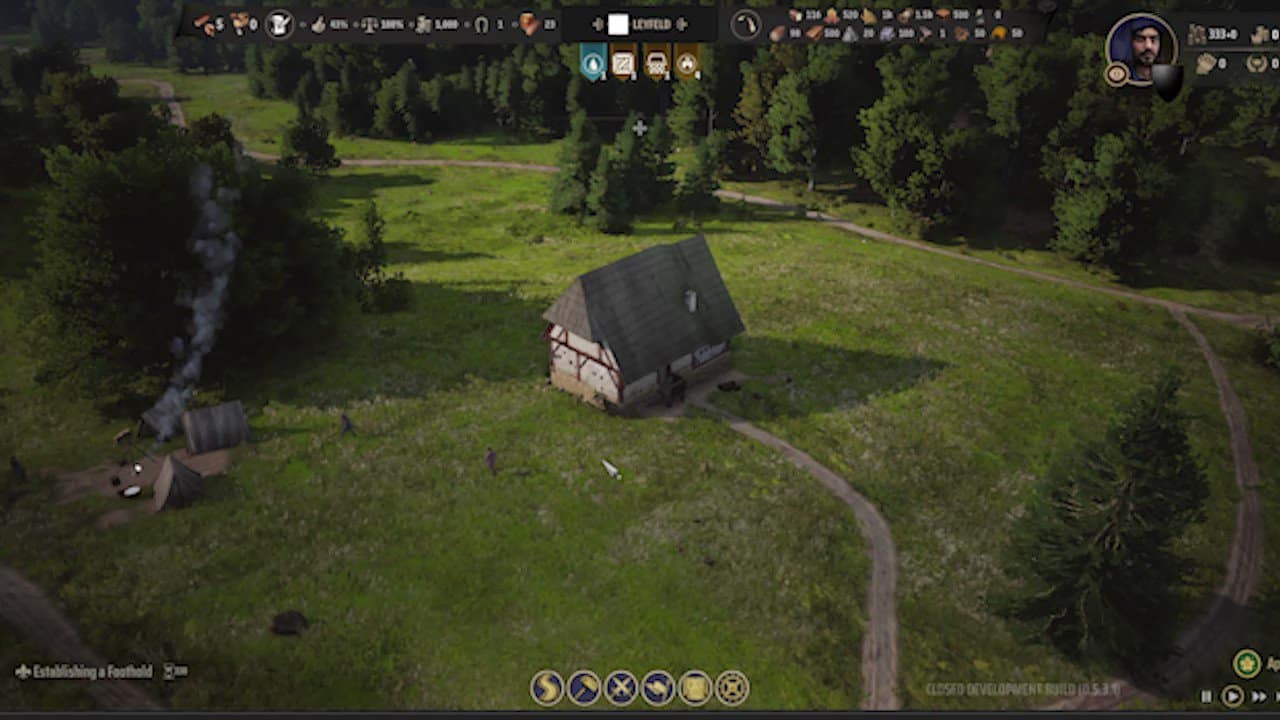Pause the game simulation
The image size is (1280, 720).
[x=1206, y=697]
